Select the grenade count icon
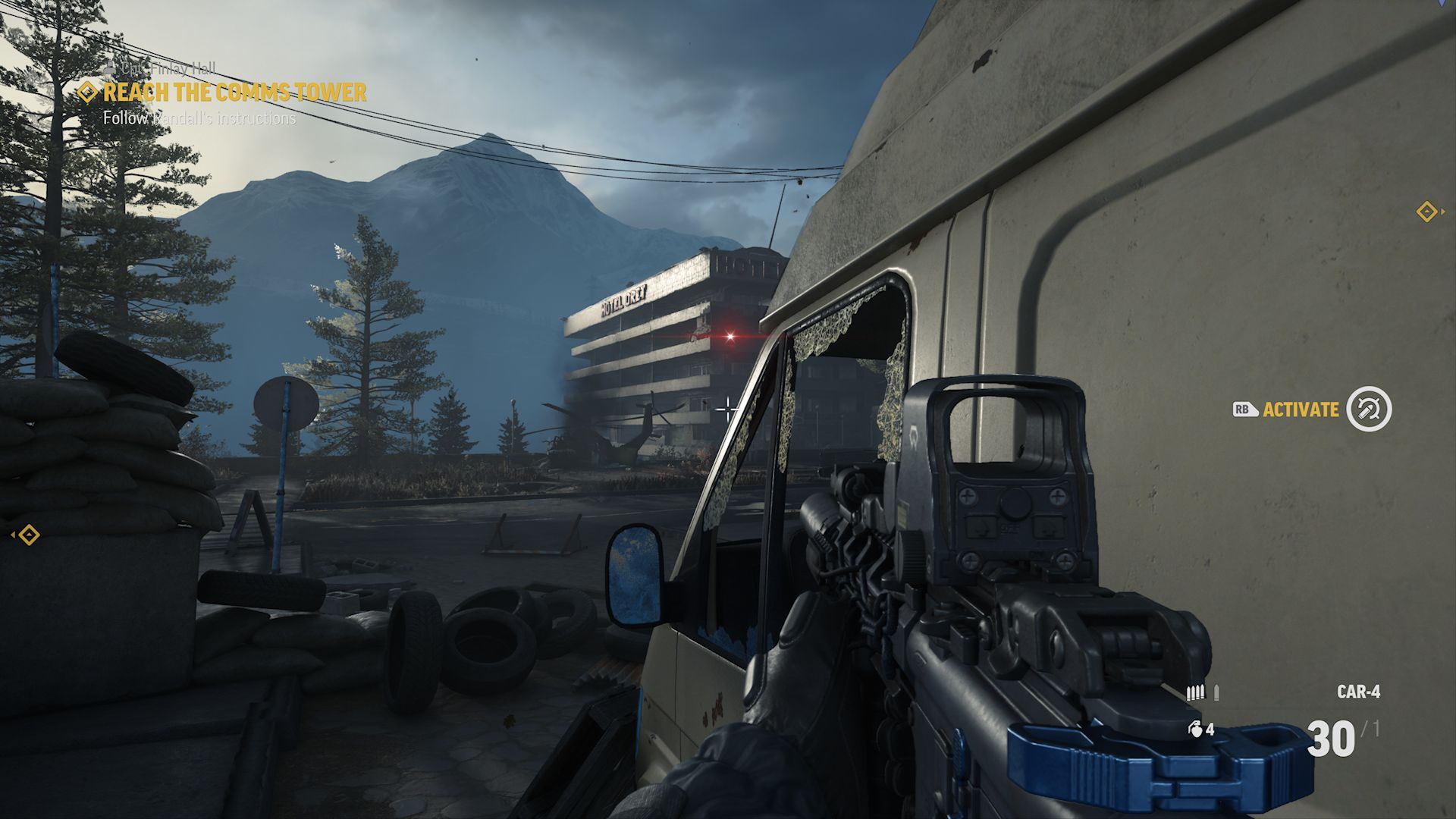Viewport: 1456px width, 819px height. pyautogui.click(x=1194, y=730)
